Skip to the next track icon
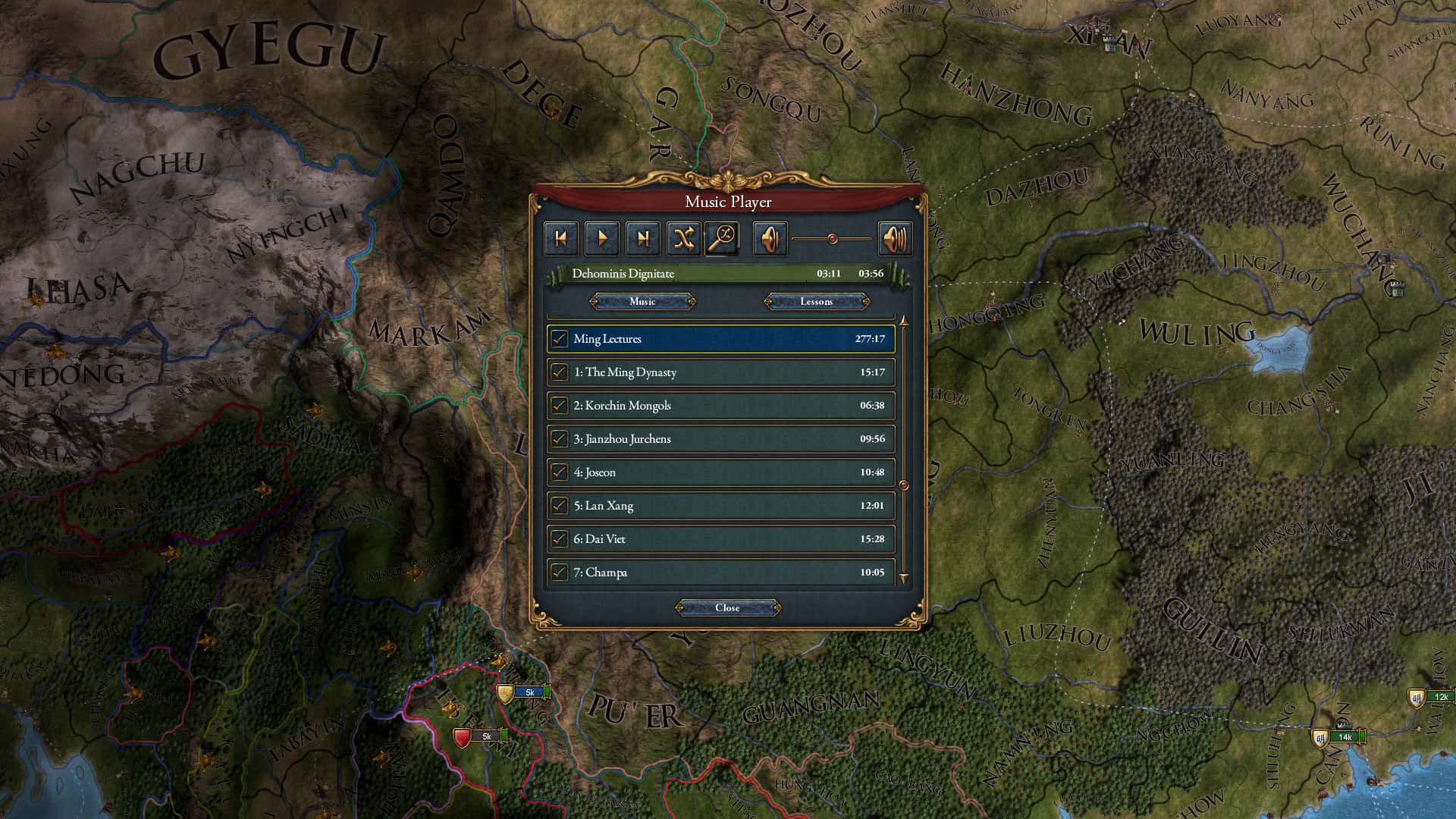This screenshot has width=1456, height=819. (644, 237)
